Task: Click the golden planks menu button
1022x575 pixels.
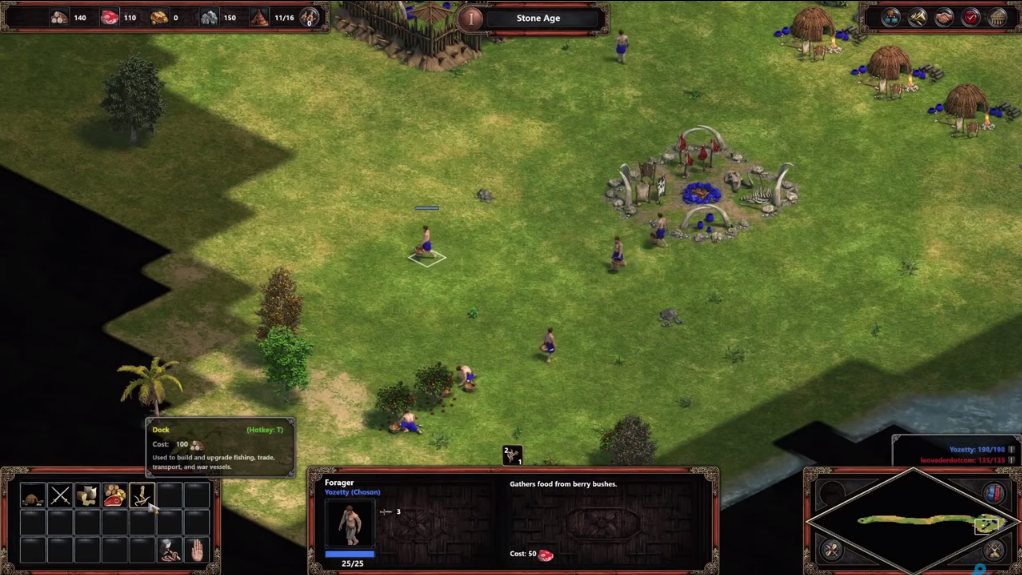Action: coord(917,18)
